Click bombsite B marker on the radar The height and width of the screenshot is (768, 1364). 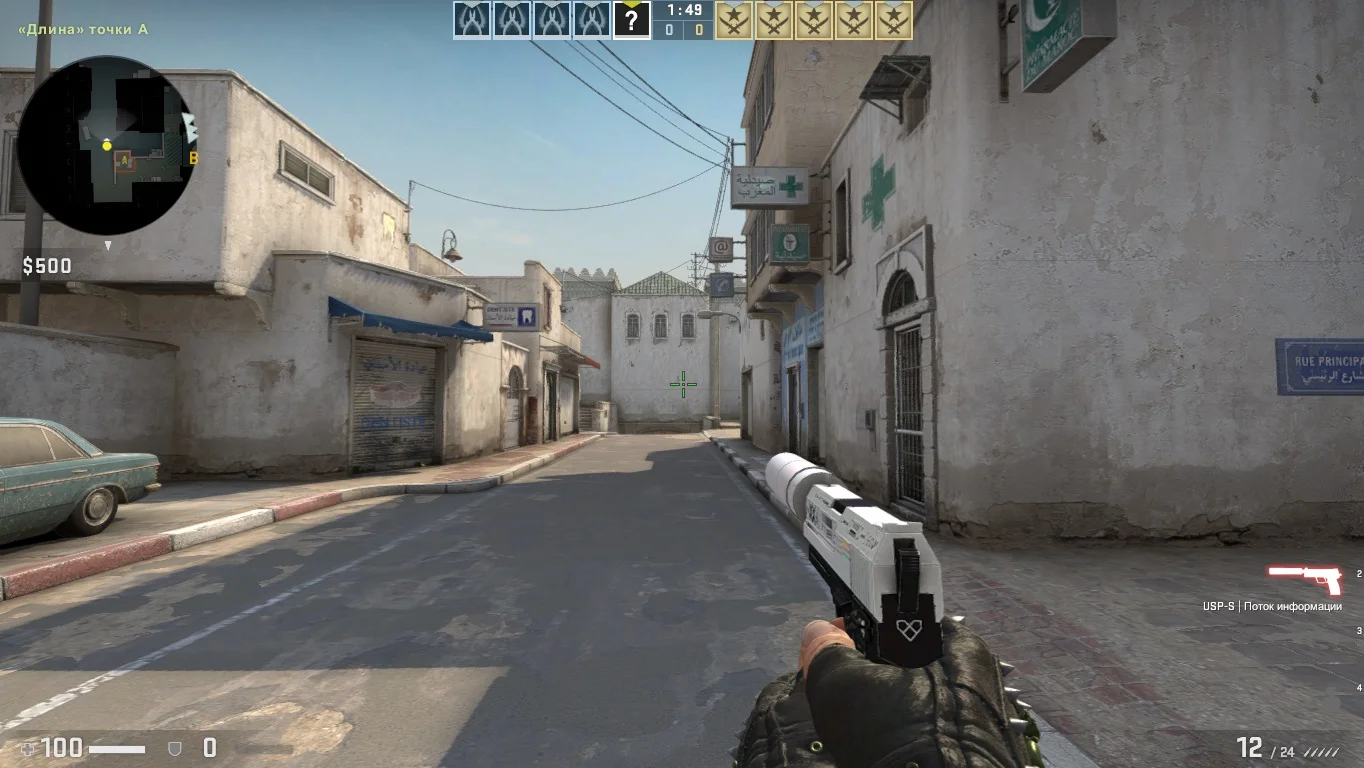193,158
